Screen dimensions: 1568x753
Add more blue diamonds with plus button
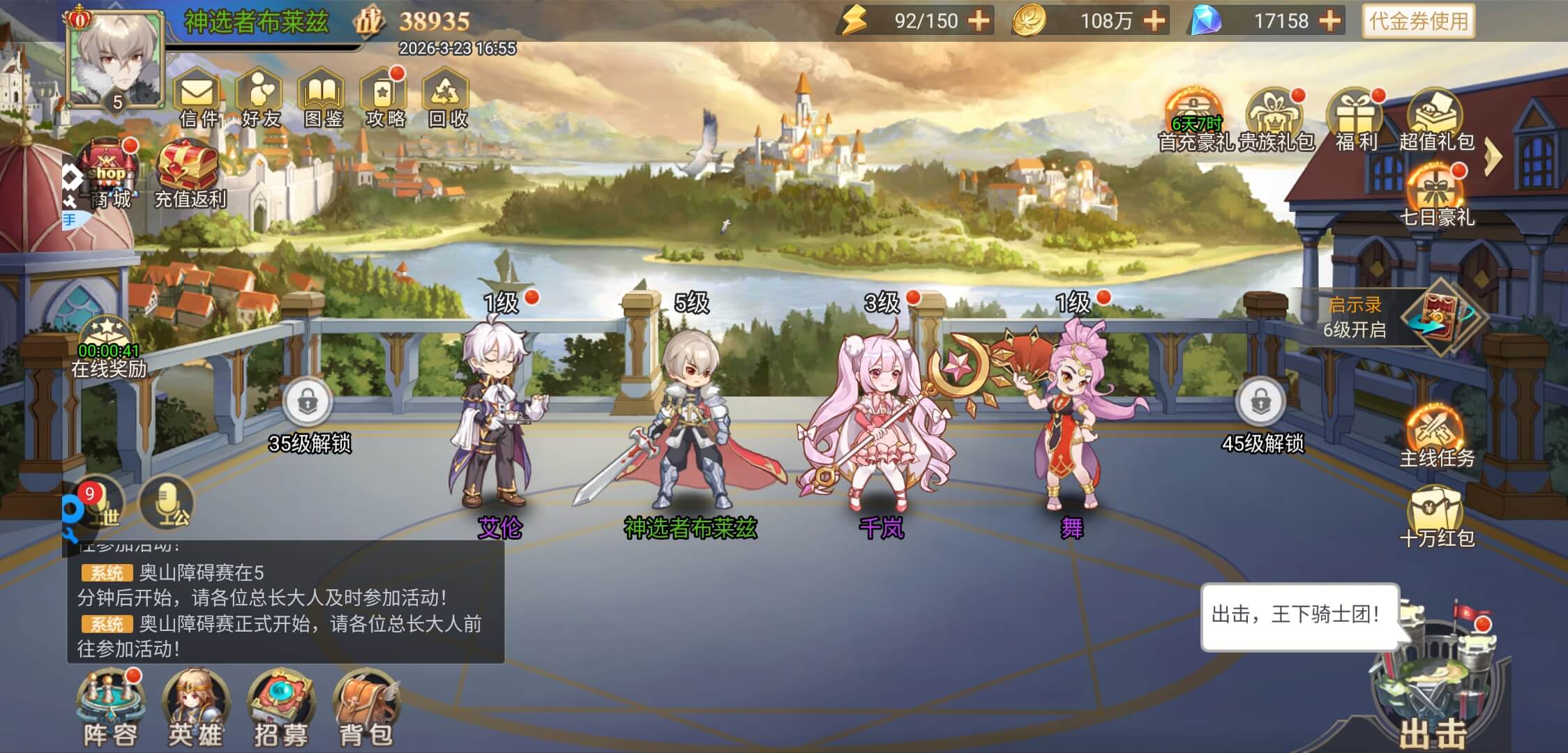1330,21
